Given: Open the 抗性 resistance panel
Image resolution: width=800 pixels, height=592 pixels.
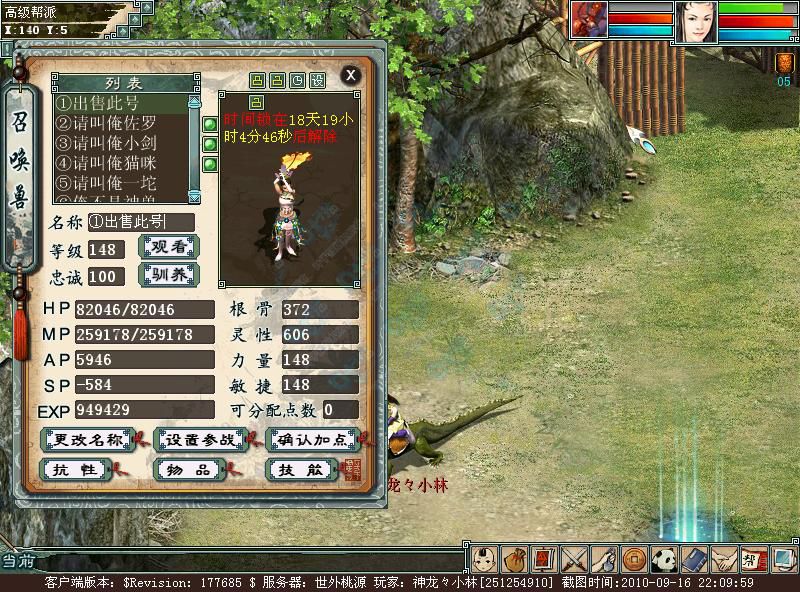Looking at the screenshot, I should tap(75, 469).
